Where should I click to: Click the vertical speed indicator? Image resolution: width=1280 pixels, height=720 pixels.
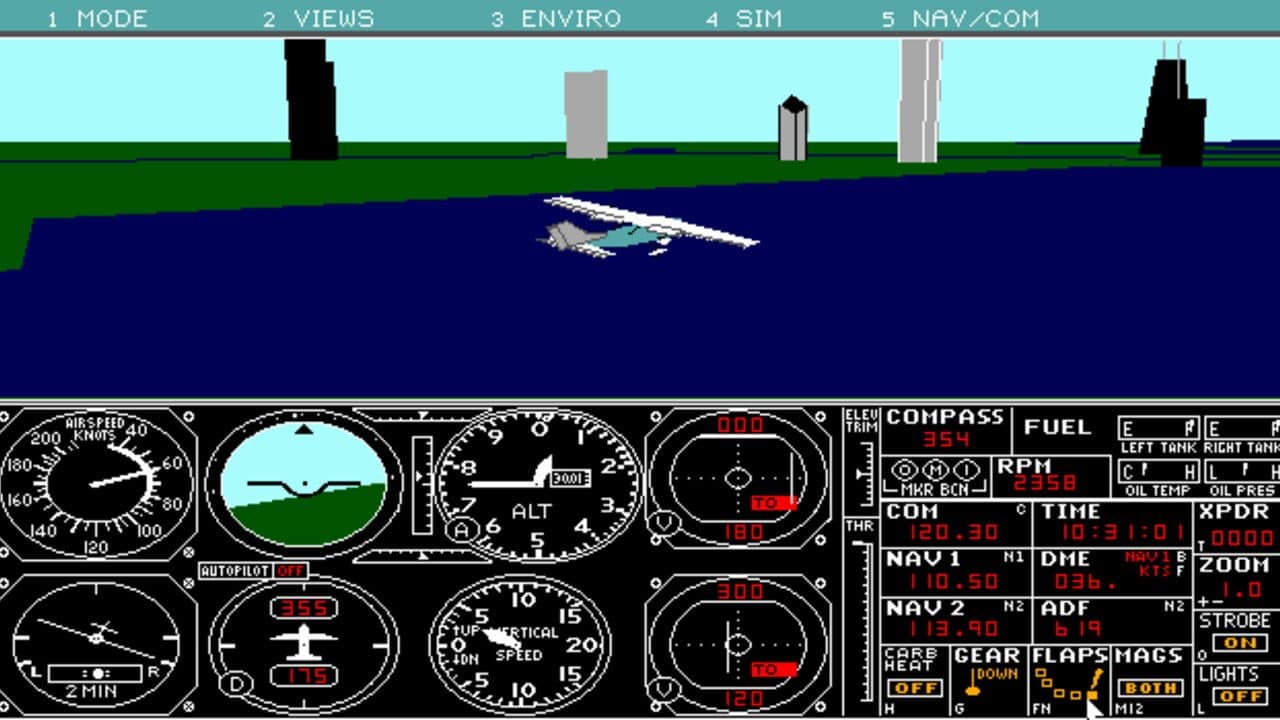coord(520,645)
